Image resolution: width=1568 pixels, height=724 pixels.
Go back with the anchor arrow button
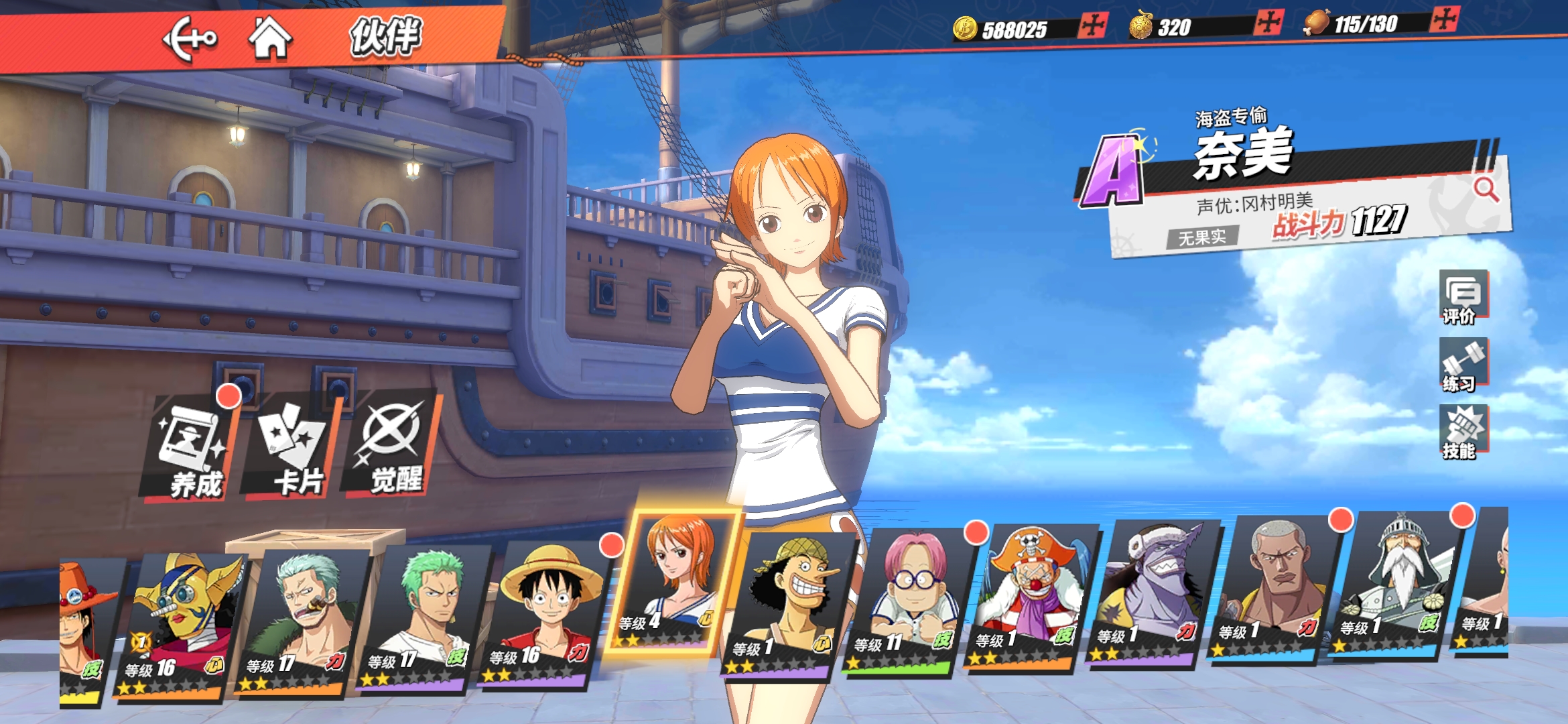pos(190,39)
